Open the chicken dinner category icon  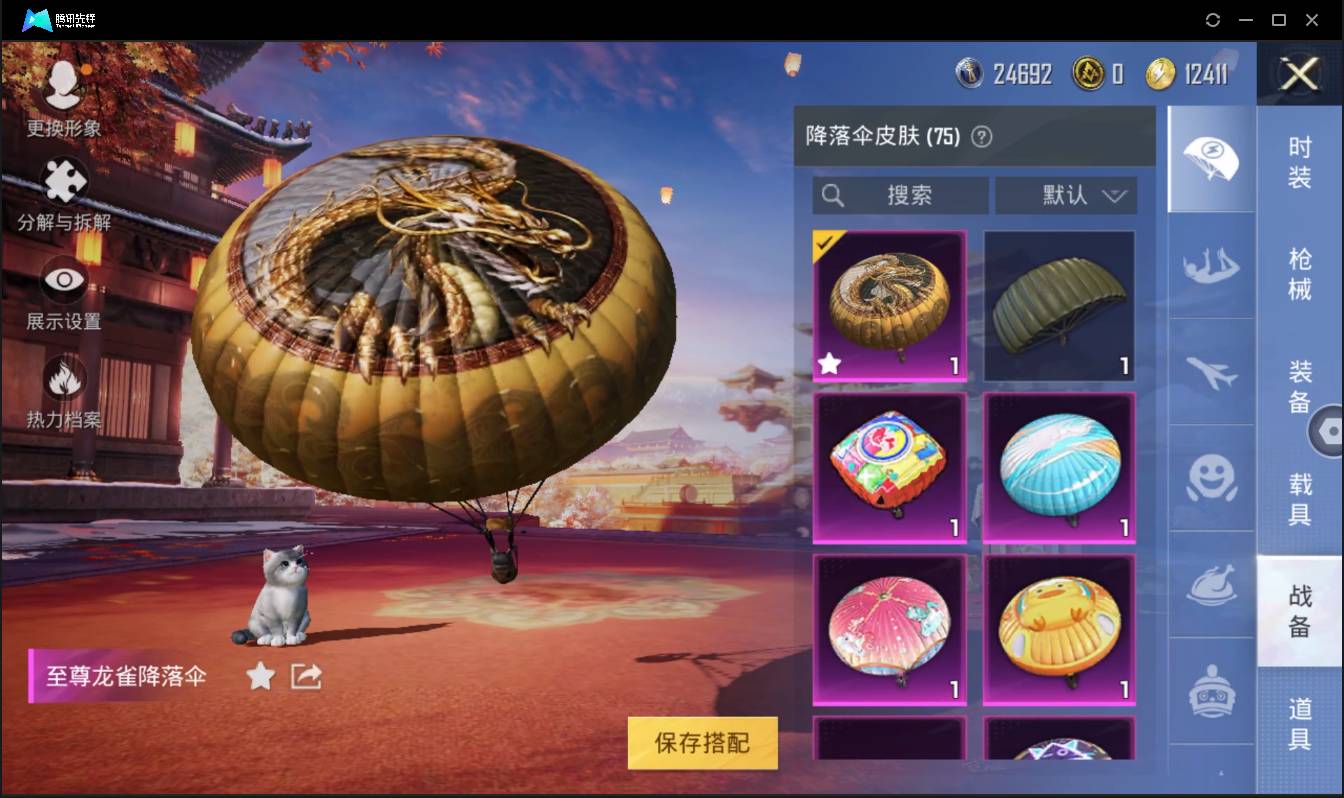pos(1211,585)
